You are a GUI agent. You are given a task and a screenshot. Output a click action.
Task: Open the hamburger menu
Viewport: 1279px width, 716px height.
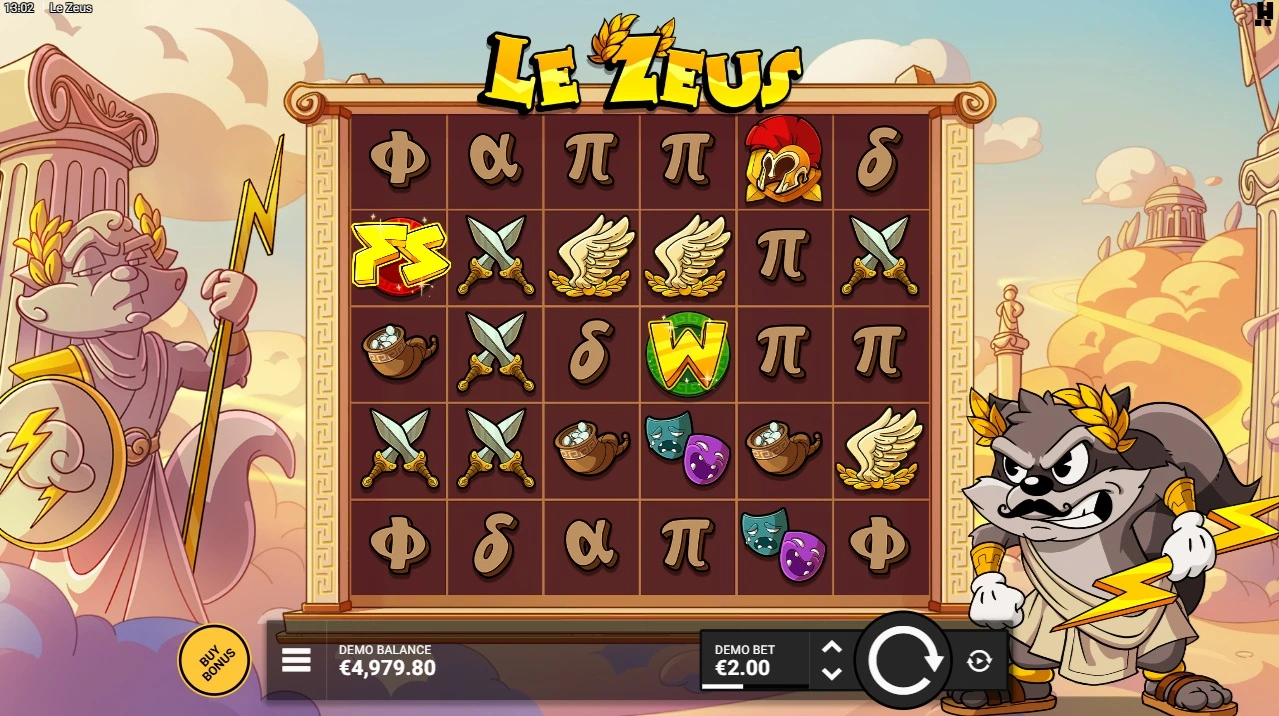(x=296, y=660)
